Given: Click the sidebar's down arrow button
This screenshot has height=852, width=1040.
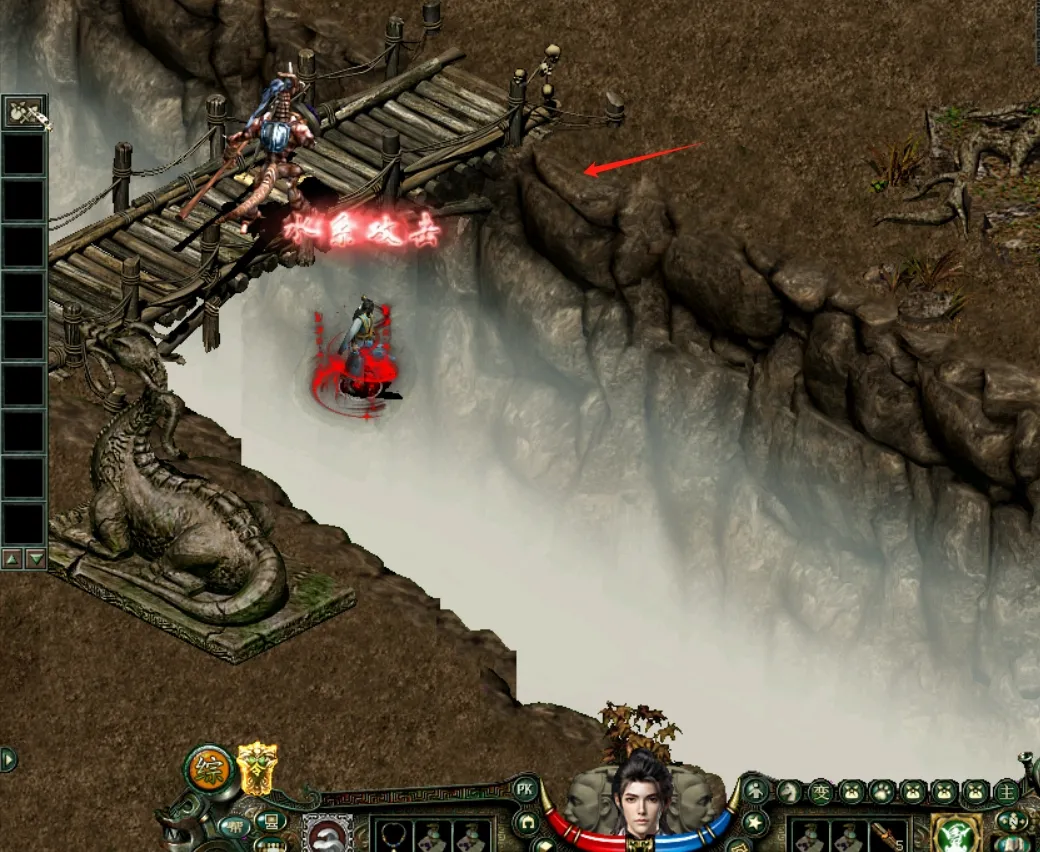Looking at the screenshot, I should coord(36,559).
